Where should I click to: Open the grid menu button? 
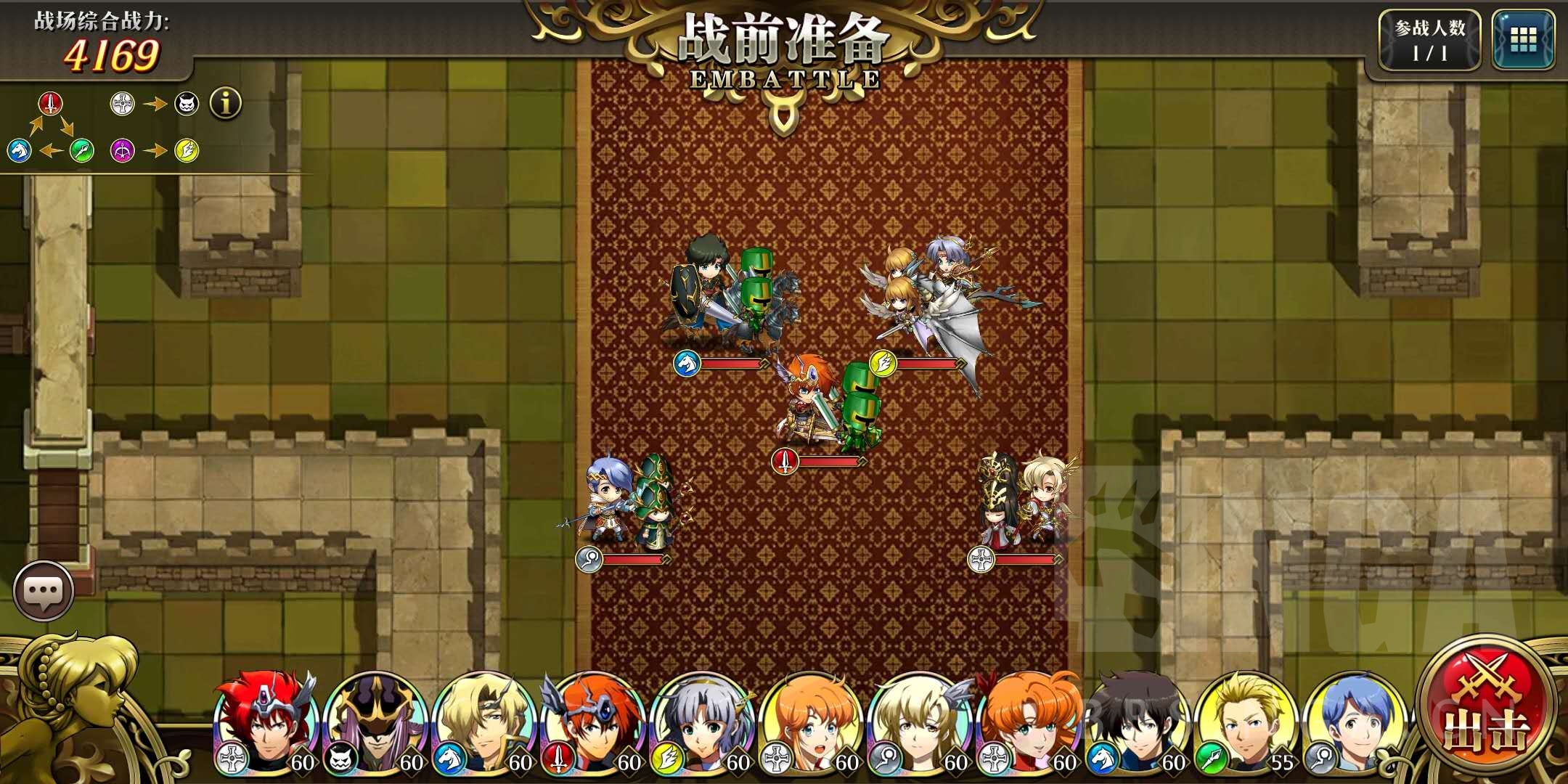click(1523, 41)
